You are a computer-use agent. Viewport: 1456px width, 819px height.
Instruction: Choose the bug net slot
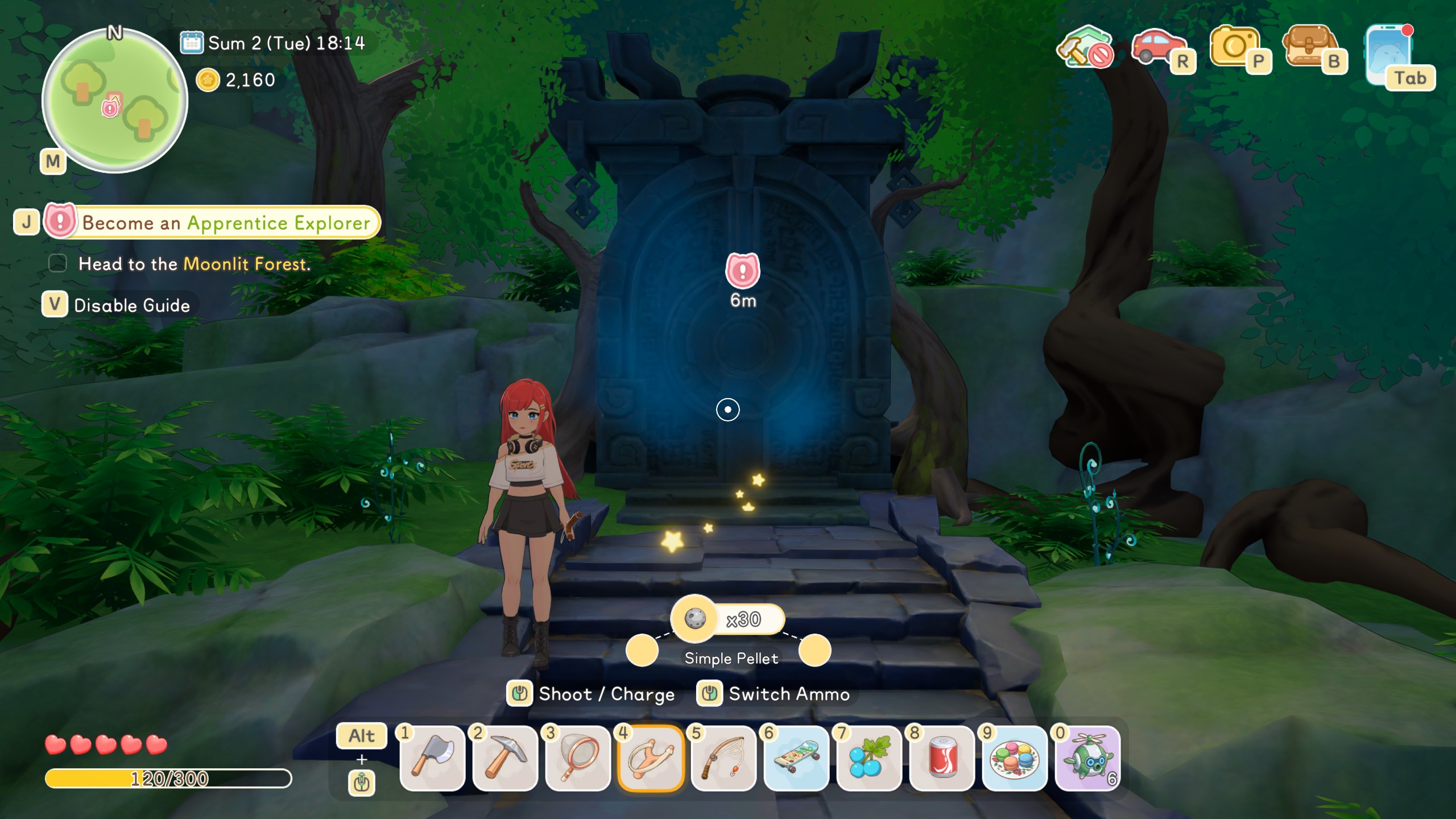[578, 758]
